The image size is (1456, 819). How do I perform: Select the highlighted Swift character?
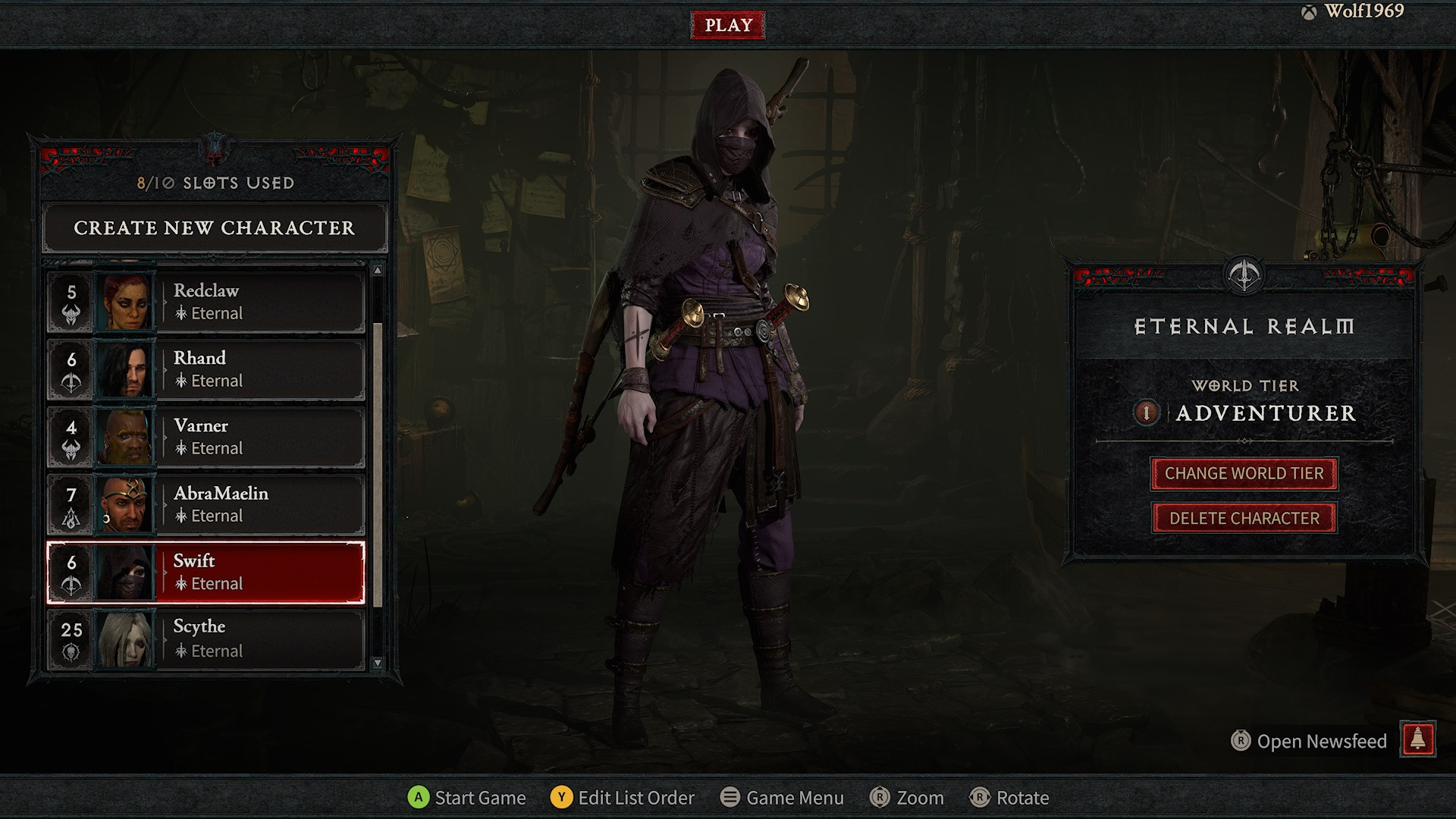[206, 573]
